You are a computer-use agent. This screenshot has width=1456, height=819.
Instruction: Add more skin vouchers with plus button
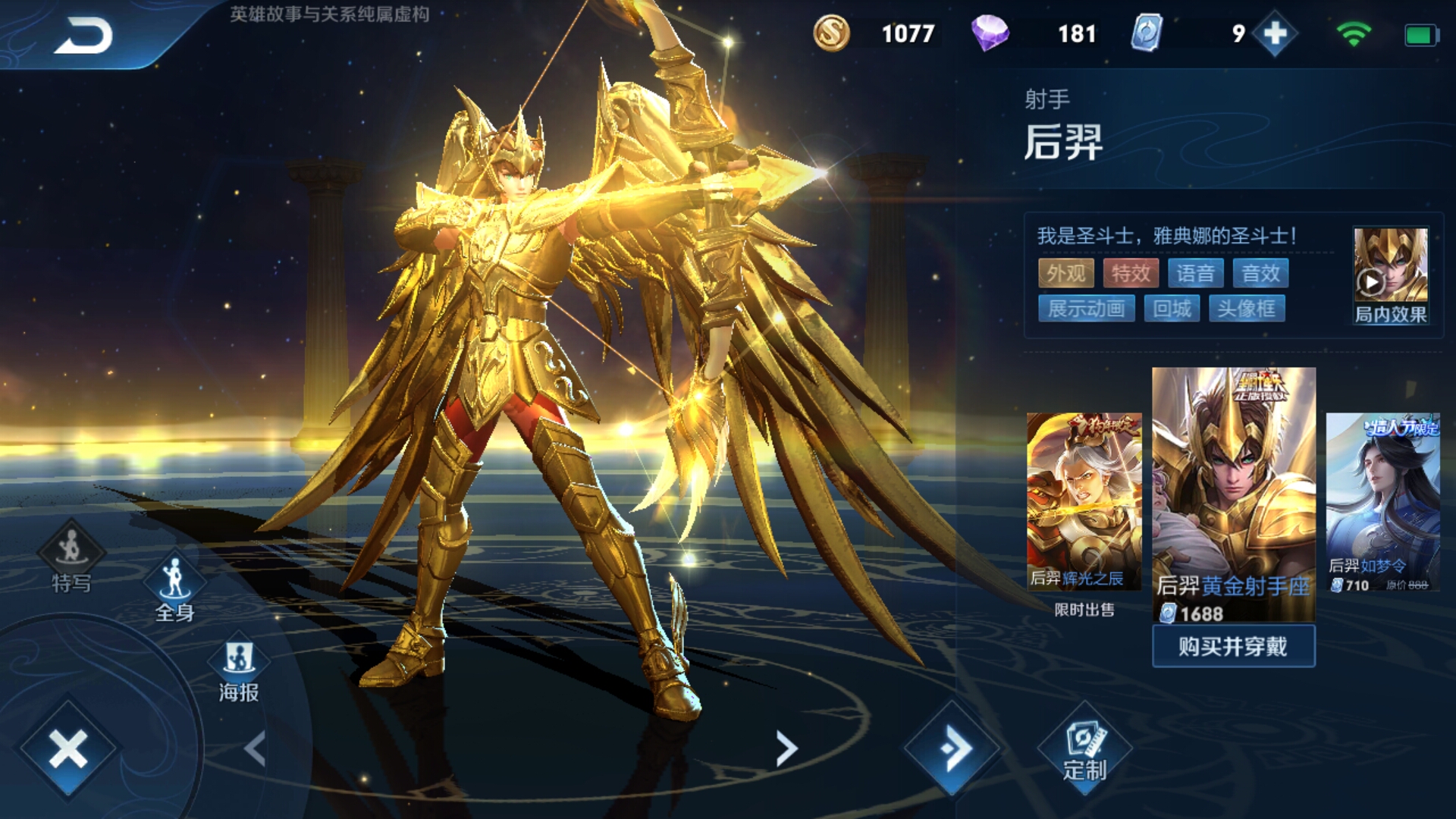pyautogui.click(x=1275, y=34)
